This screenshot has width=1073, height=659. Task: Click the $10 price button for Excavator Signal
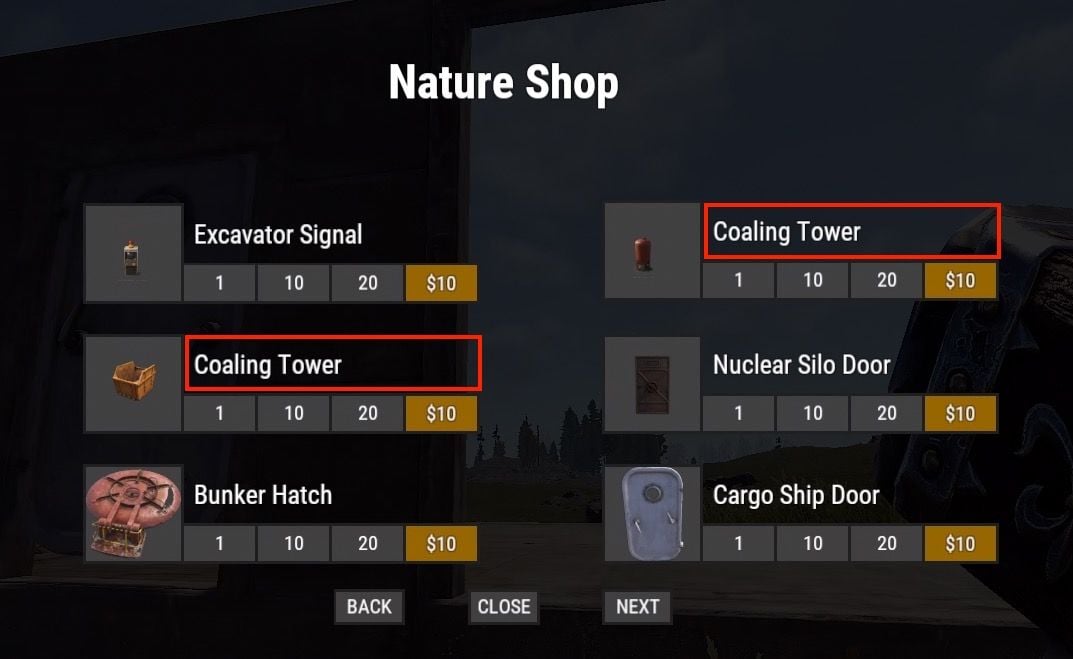click(441, 283)
